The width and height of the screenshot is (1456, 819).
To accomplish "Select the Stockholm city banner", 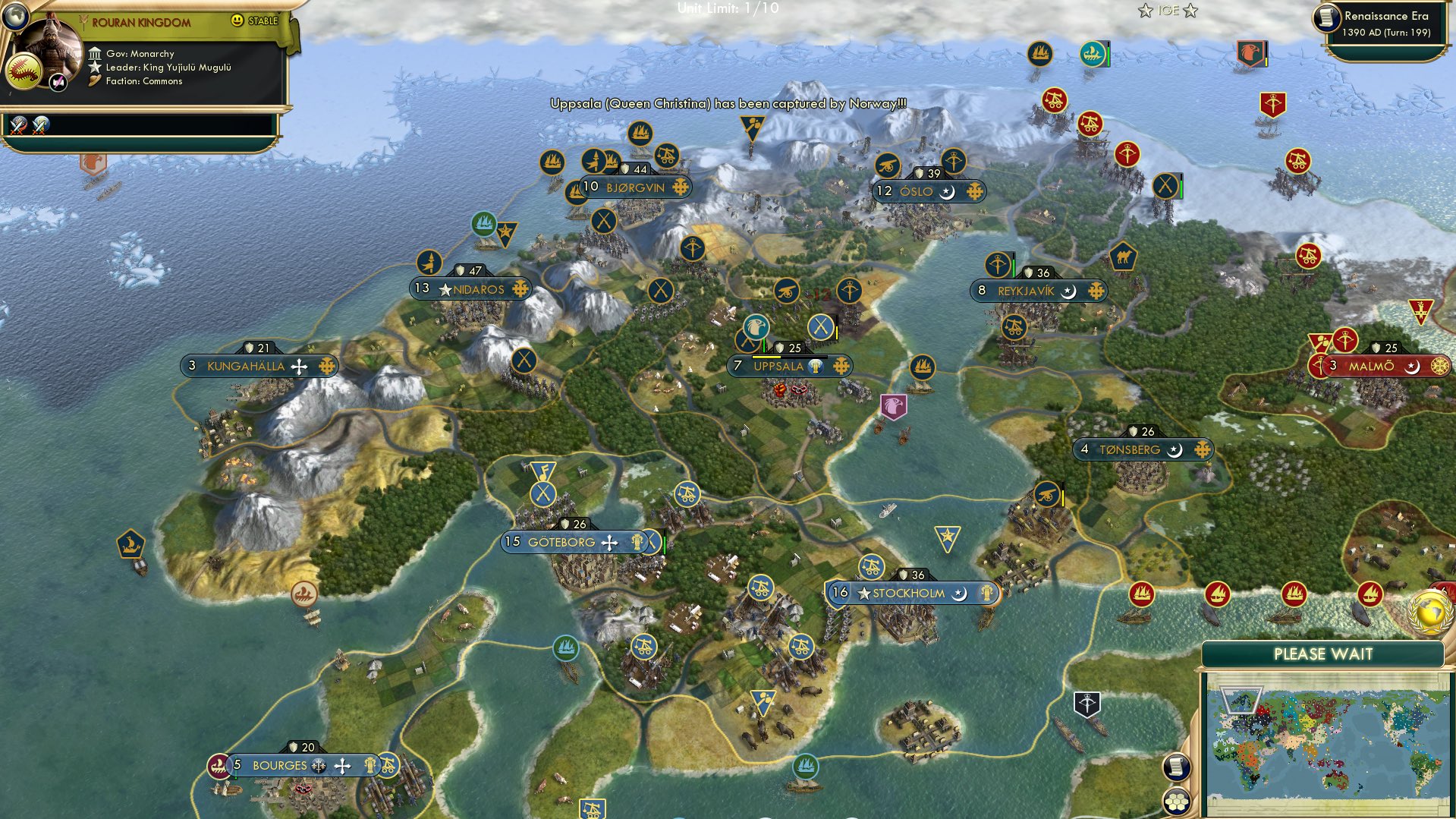I will (910, 593).
